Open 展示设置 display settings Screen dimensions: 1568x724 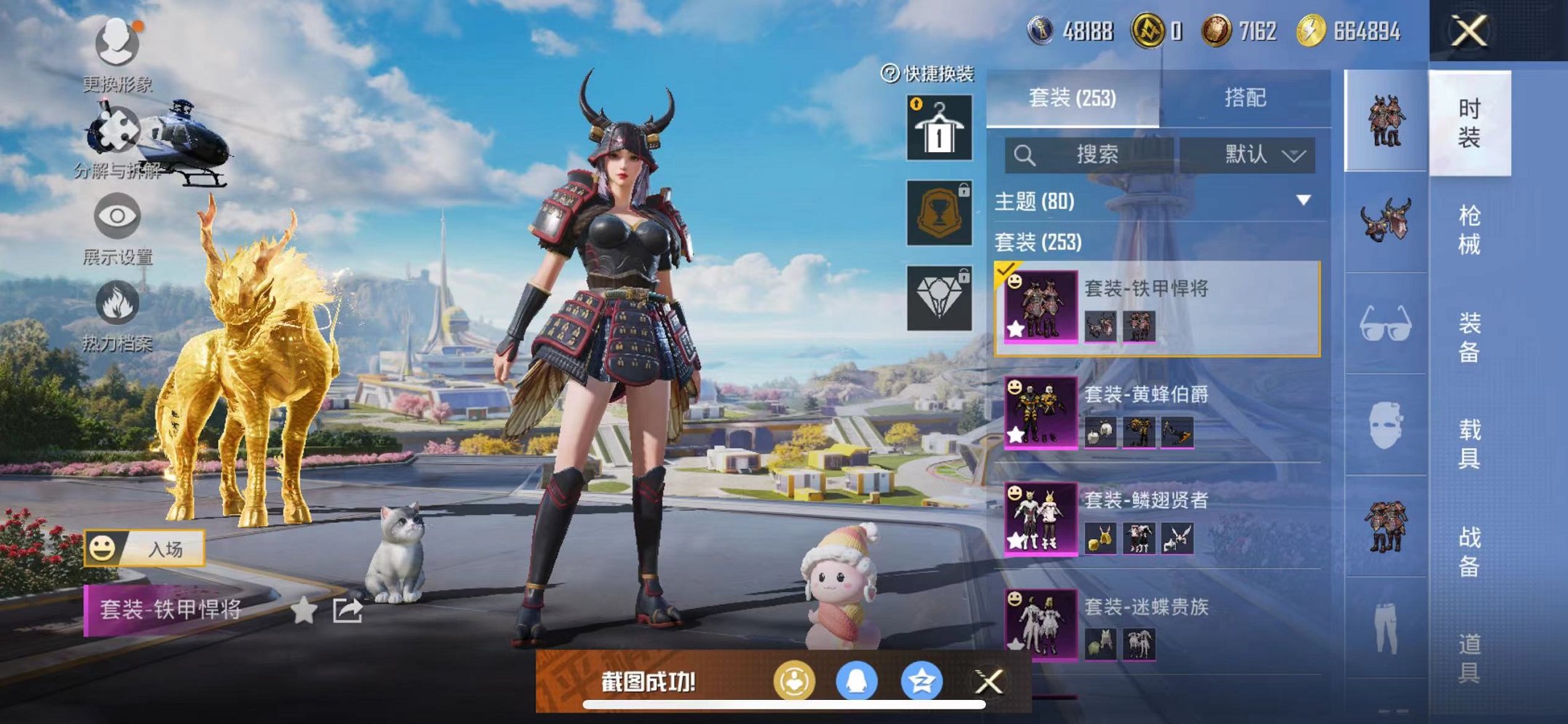tap(117, 217)
